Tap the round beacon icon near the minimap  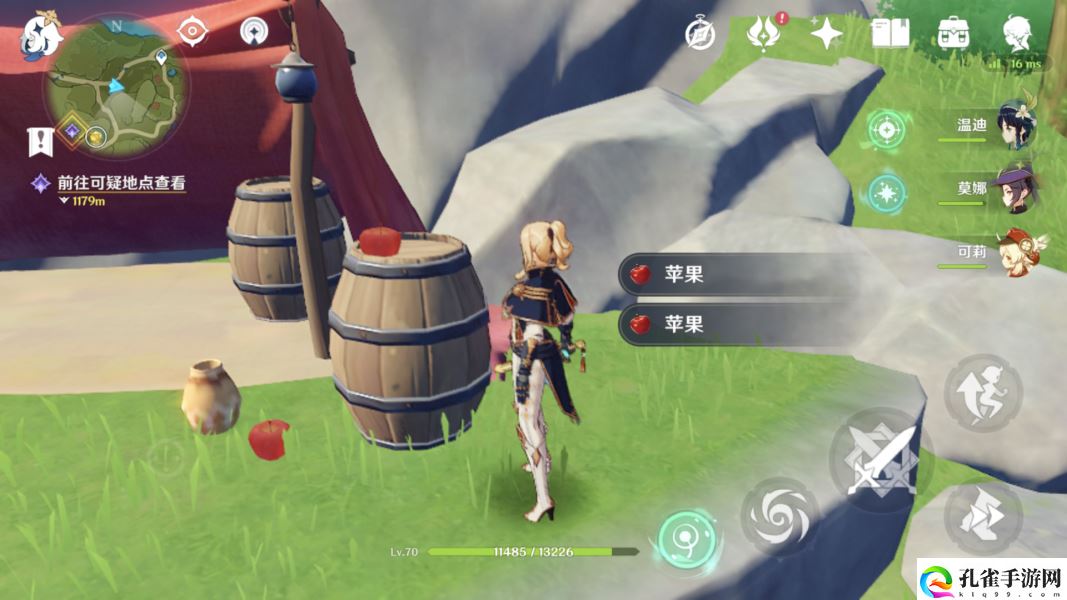255,31
